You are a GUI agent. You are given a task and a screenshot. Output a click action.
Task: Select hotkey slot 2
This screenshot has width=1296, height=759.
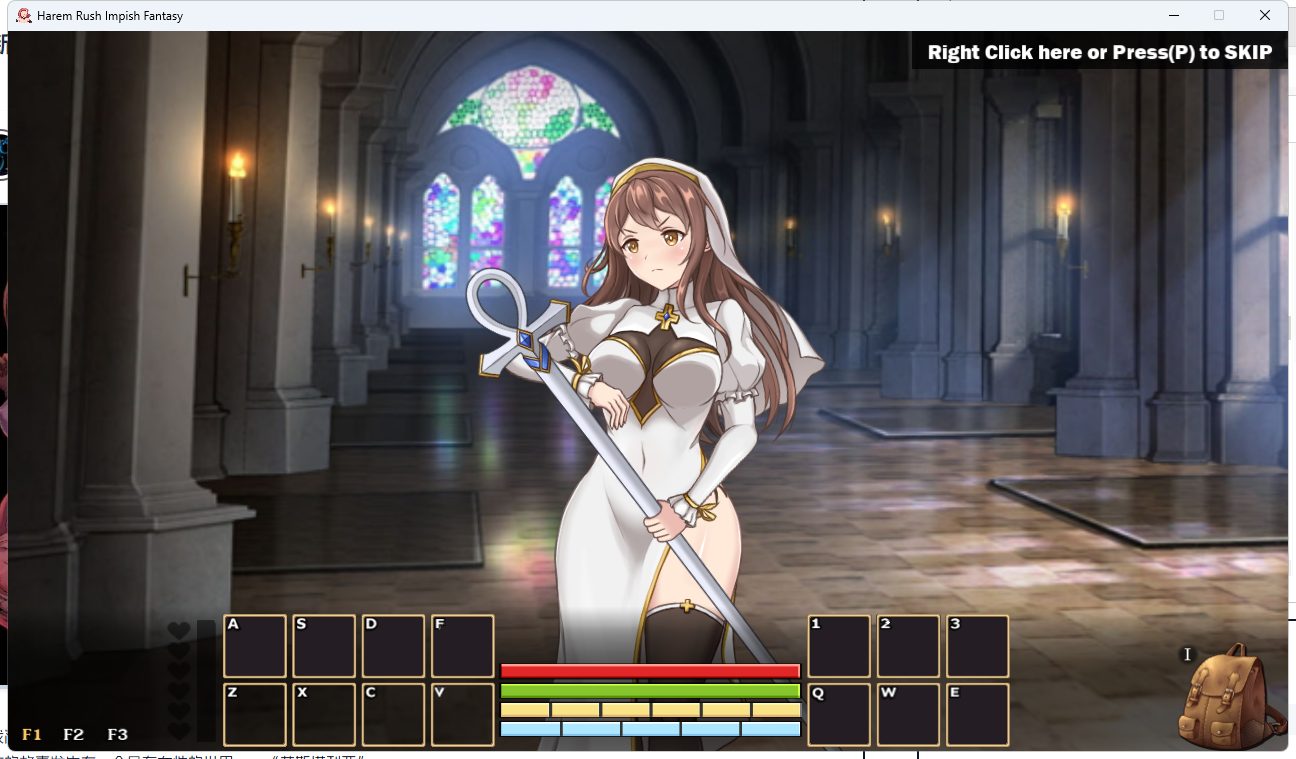[908, 645]
